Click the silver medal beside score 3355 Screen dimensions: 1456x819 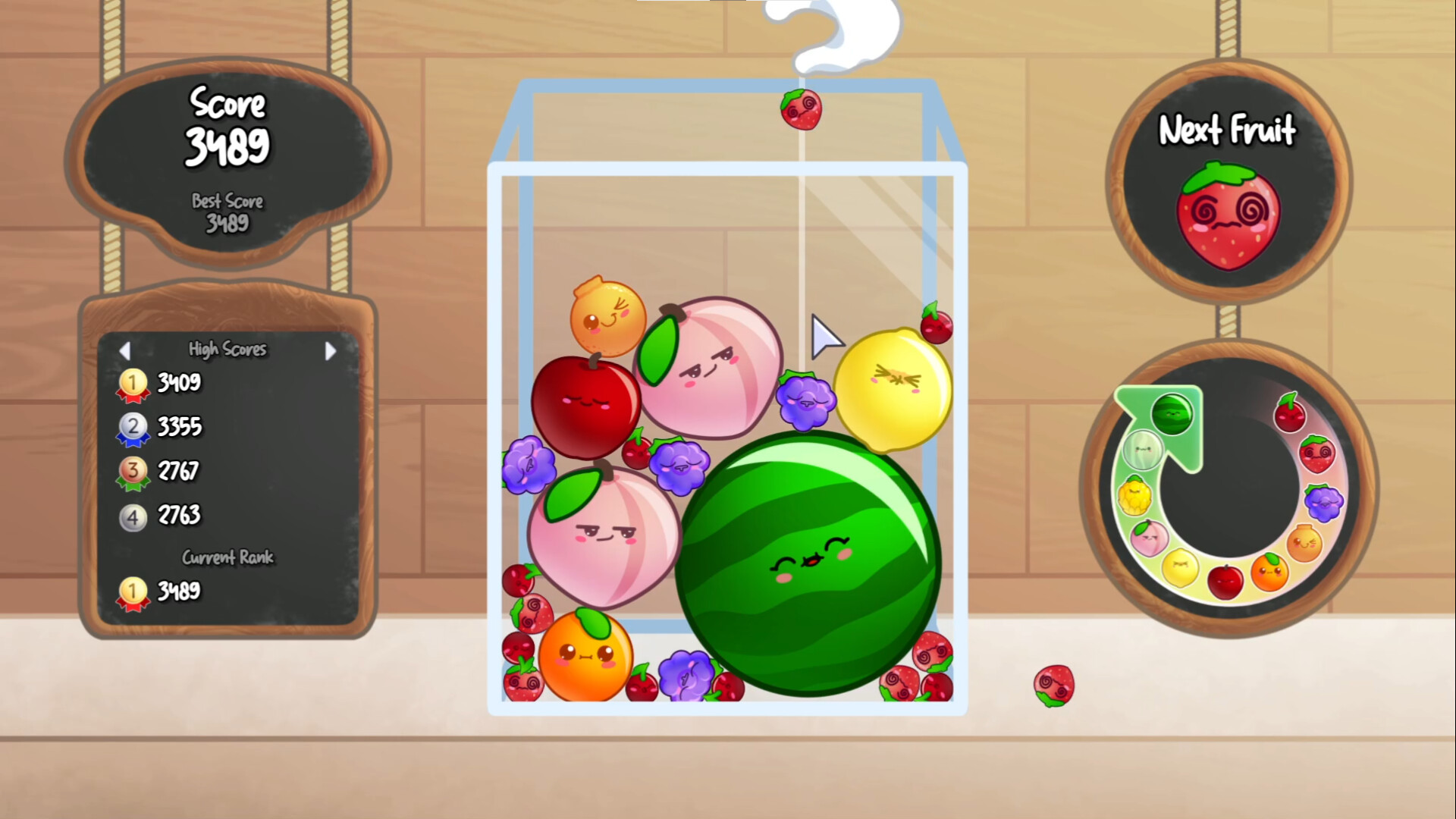click(133, 428)
